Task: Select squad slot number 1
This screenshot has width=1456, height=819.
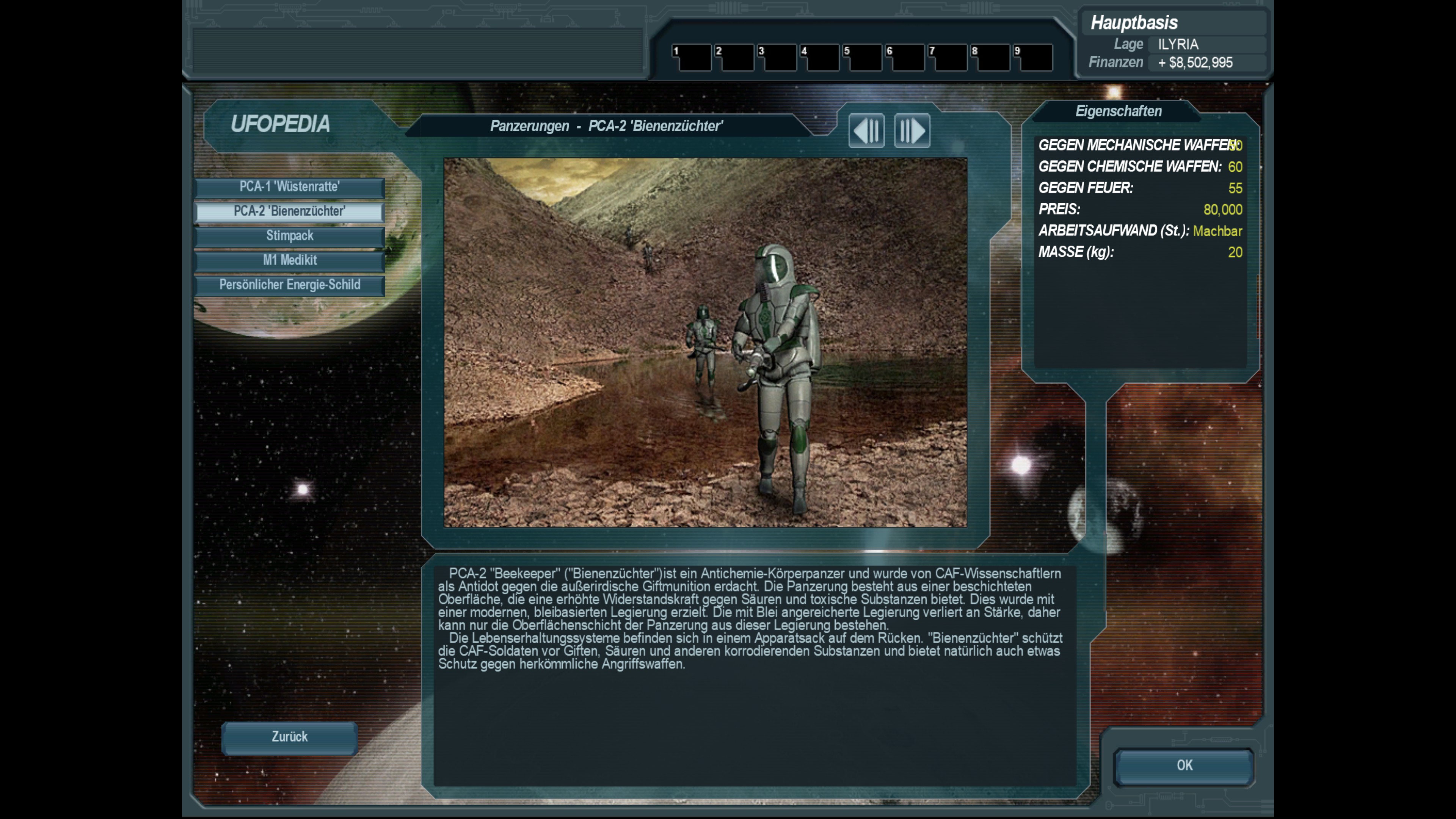Action: 691,58
